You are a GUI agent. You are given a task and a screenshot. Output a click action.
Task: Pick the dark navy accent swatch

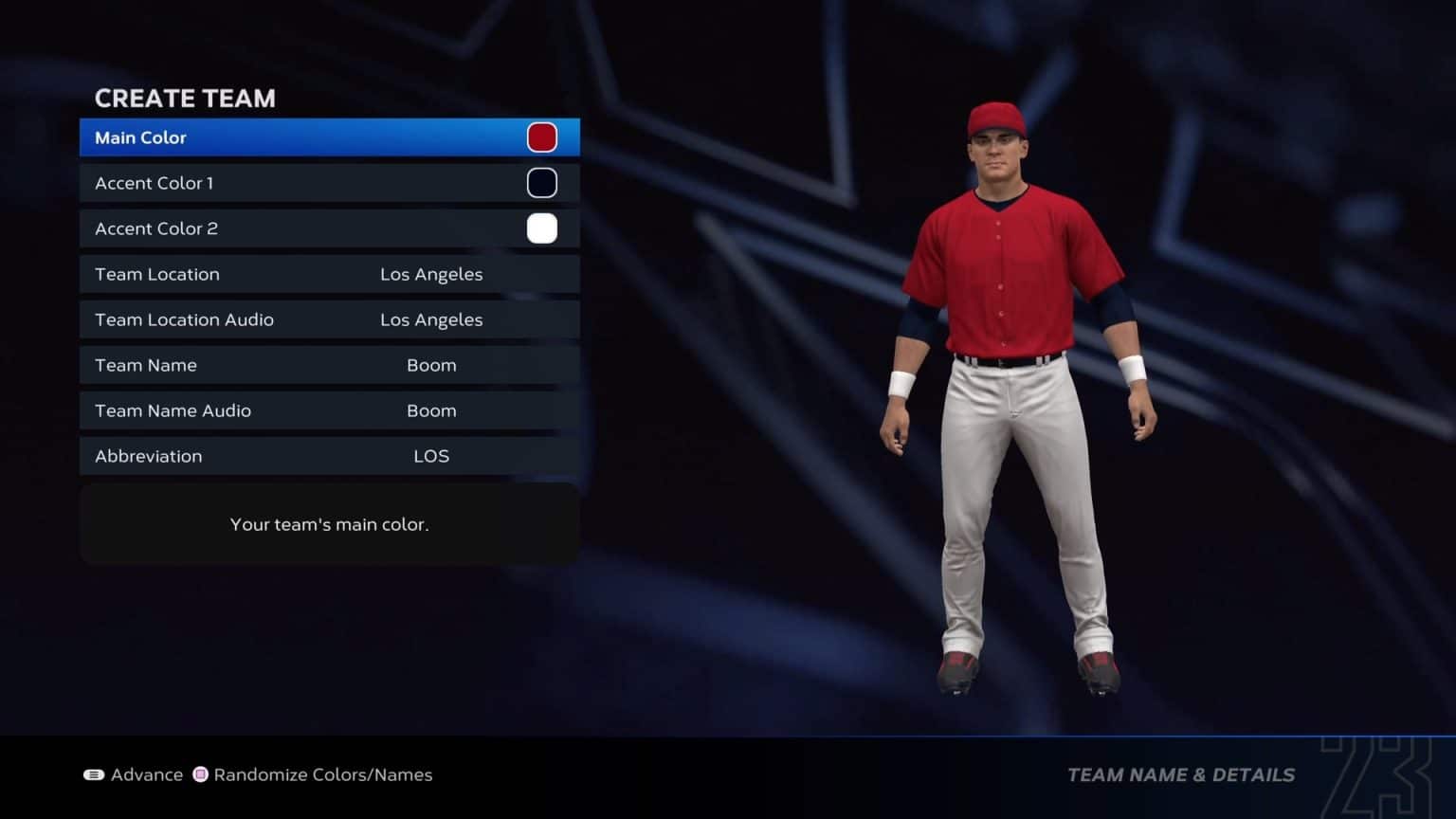point(542,183)
